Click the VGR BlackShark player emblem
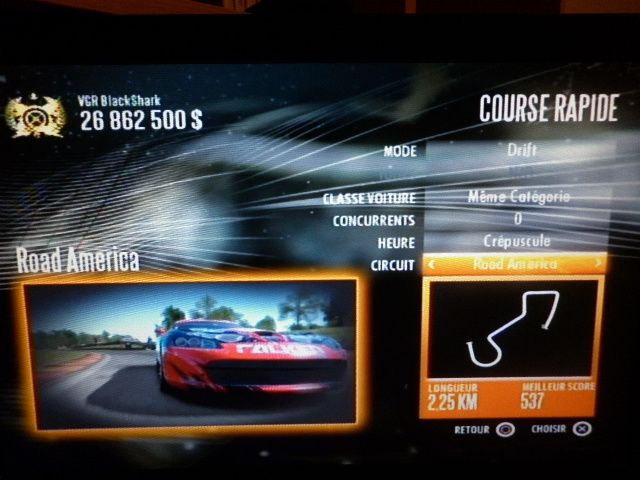The width and height of the screenshot is (640, 480). [x=35, y=115]
